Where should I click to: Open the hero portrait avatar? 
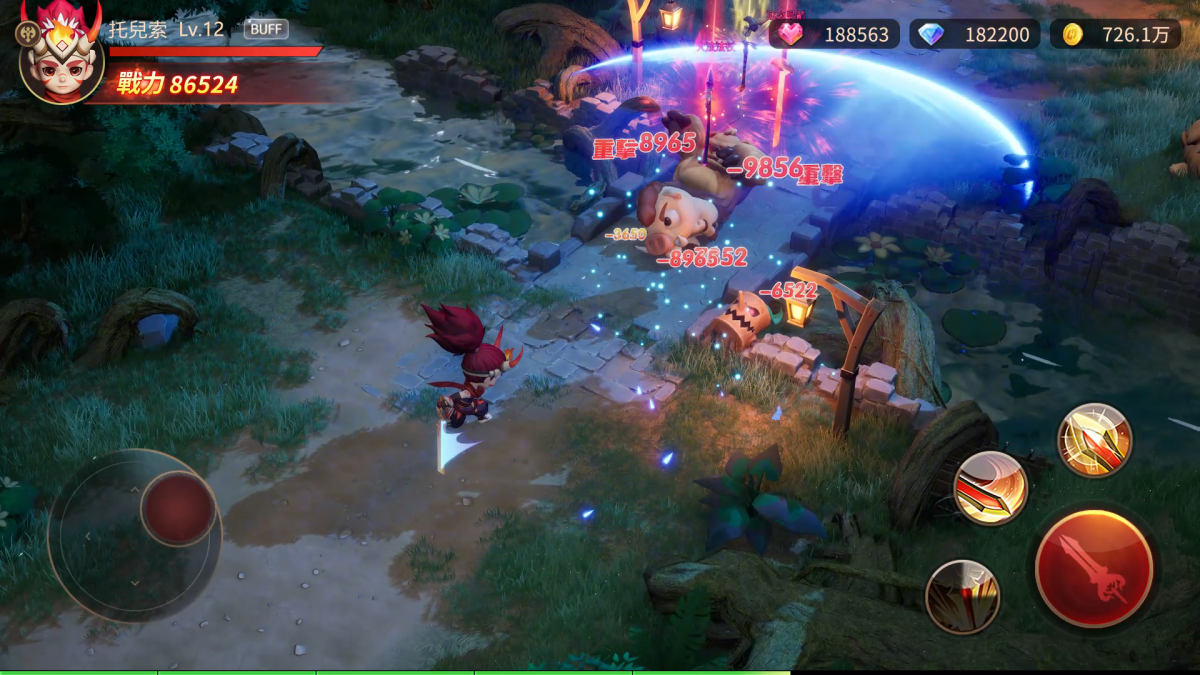tap(61, 60)
